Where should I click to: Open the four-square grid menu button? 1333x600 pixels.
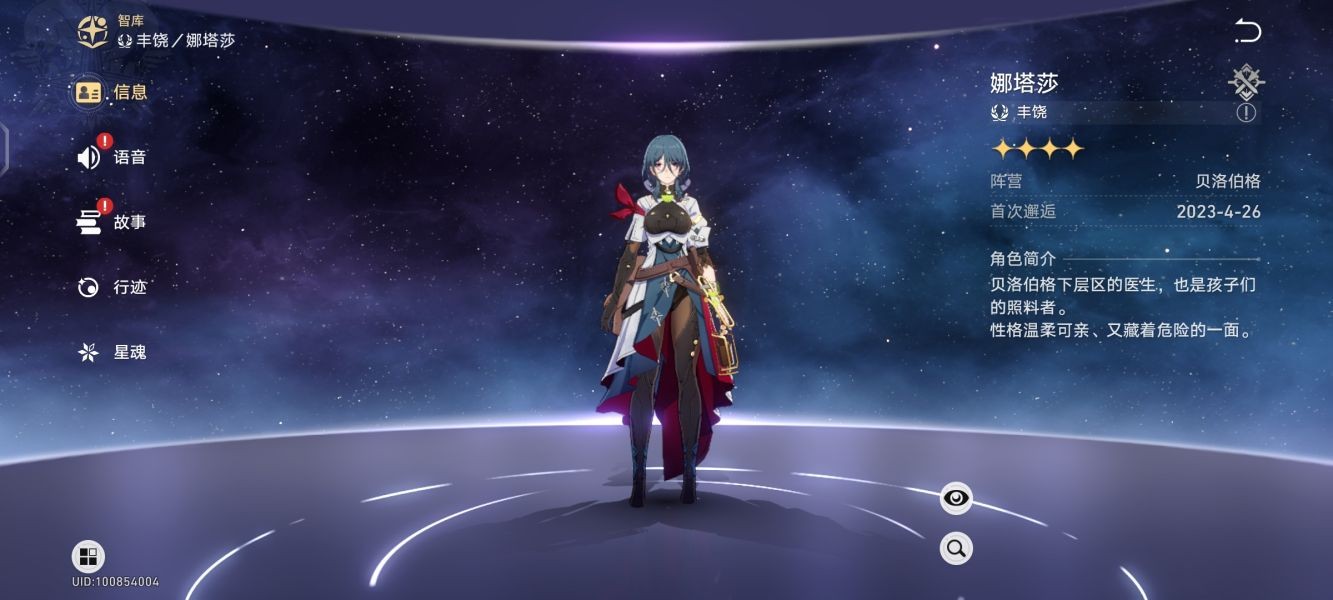pos(88,557)
